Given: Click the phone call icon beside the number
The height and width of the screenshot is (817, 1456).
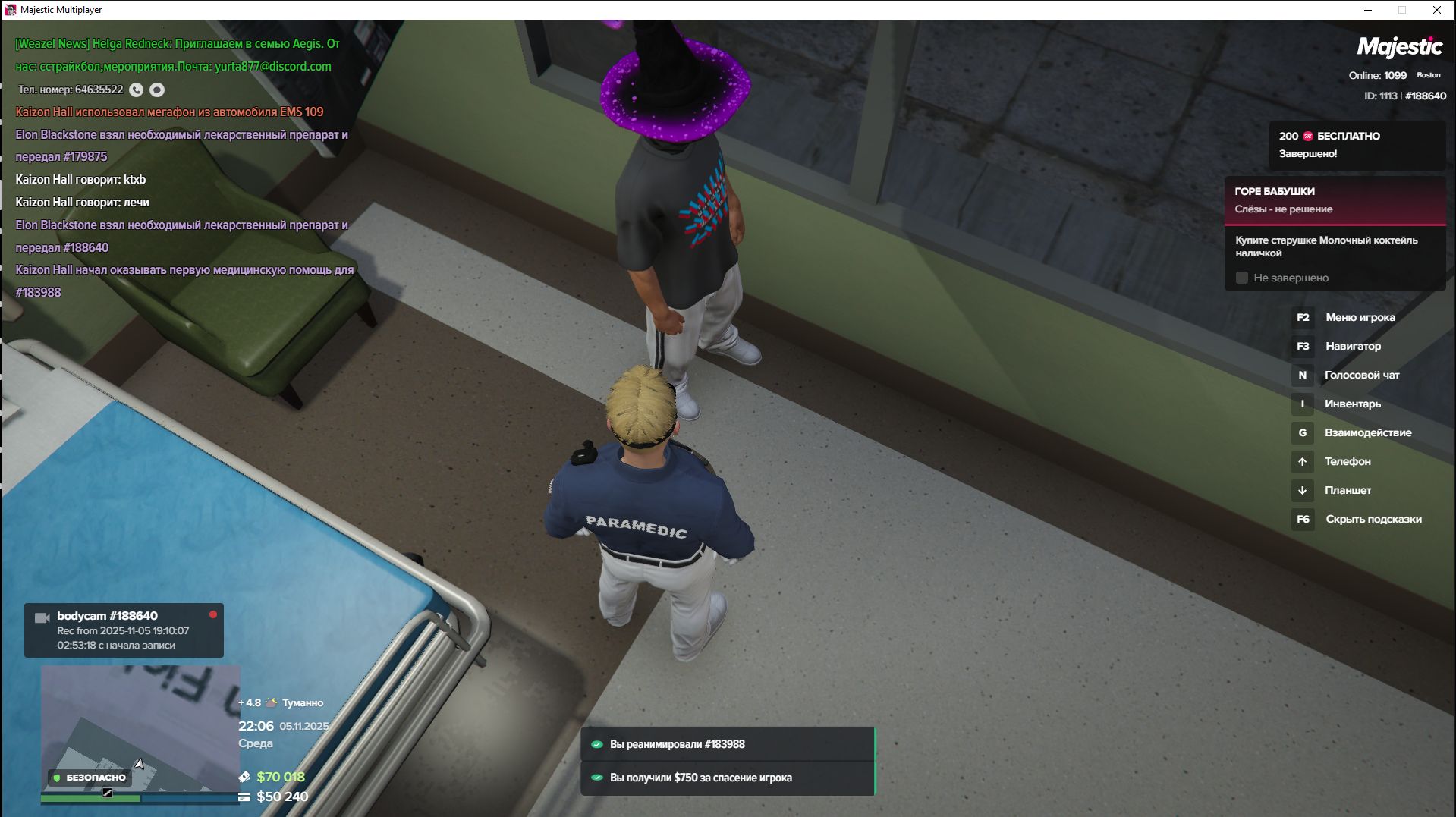Looking at the screenshot, I should [136, 90].
